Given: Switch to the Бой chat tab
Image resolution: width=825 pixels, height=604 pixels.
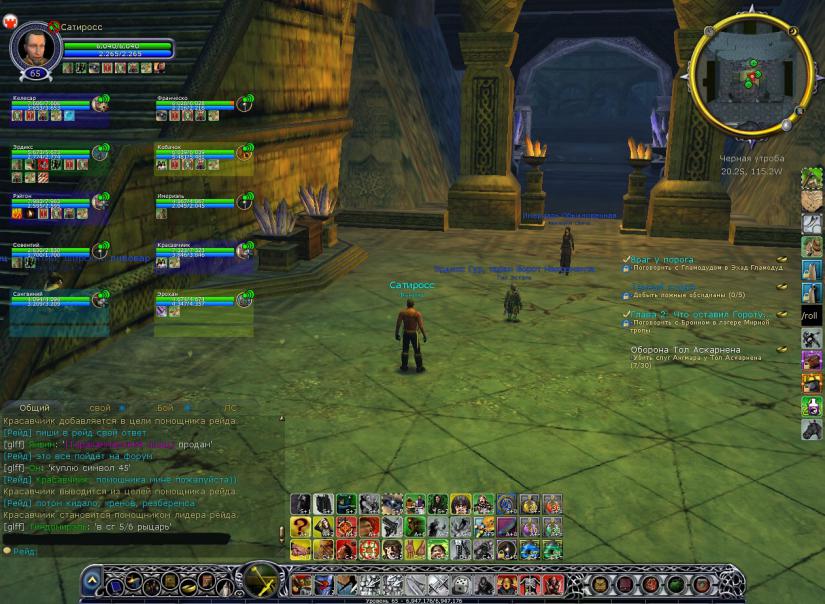Looking at the screenshot, I should [x=165, y=408].
